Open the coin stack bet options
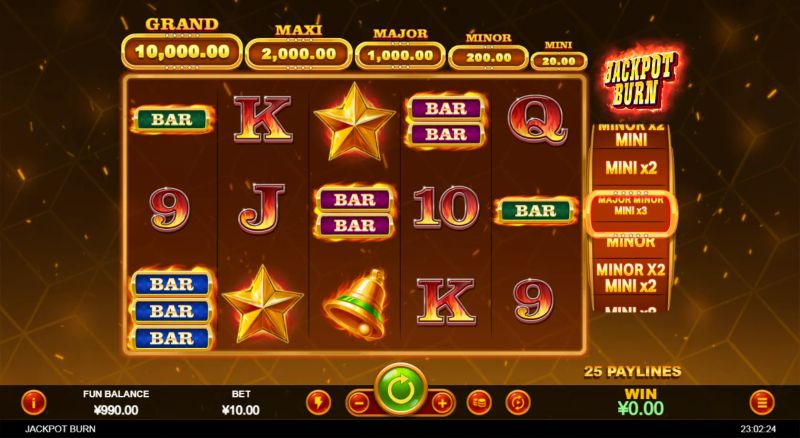 pyautogui.click(x=480, y=403)
